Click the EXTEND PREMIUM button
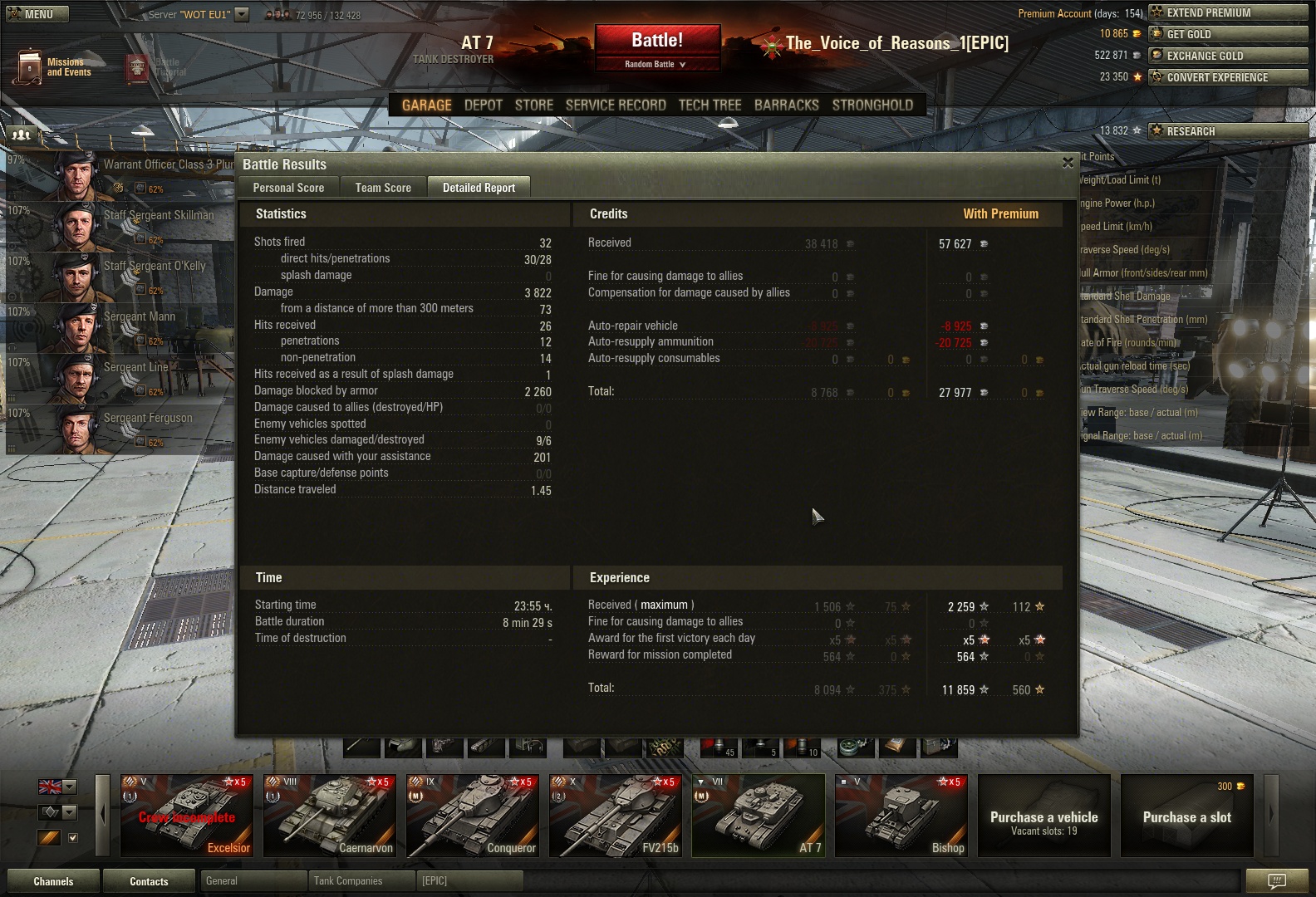This screenshot has width=1316, height=897. click(x=1227, y=12)
